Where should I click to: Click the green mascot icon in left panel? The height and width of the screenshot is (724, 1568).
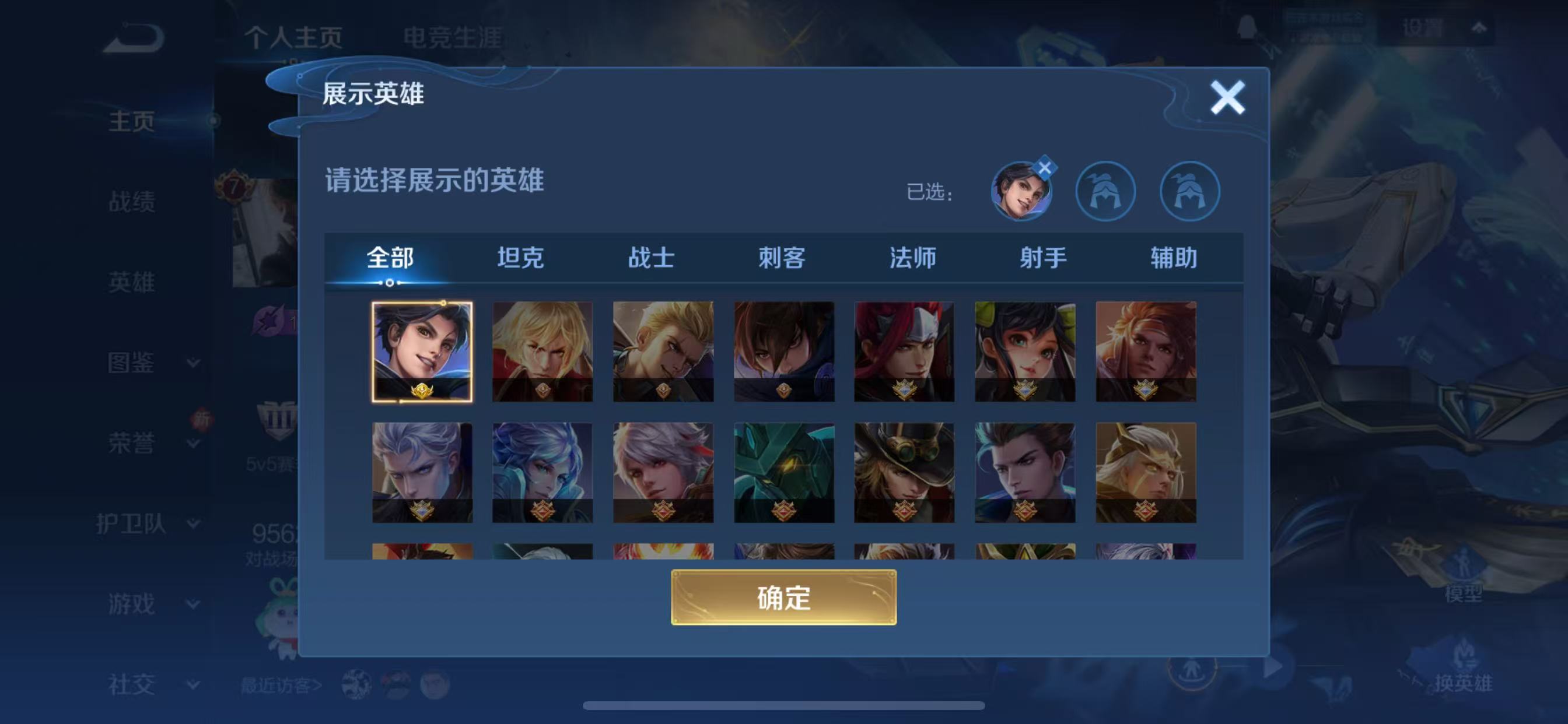point(280,614)
